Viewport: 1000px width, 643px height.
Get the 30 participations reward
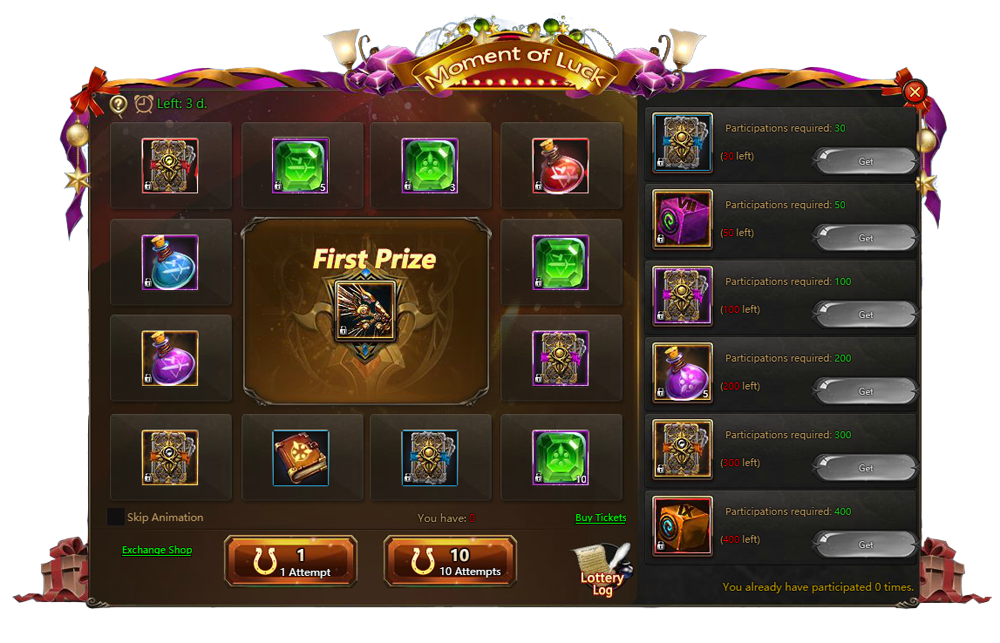pos(866,161)
